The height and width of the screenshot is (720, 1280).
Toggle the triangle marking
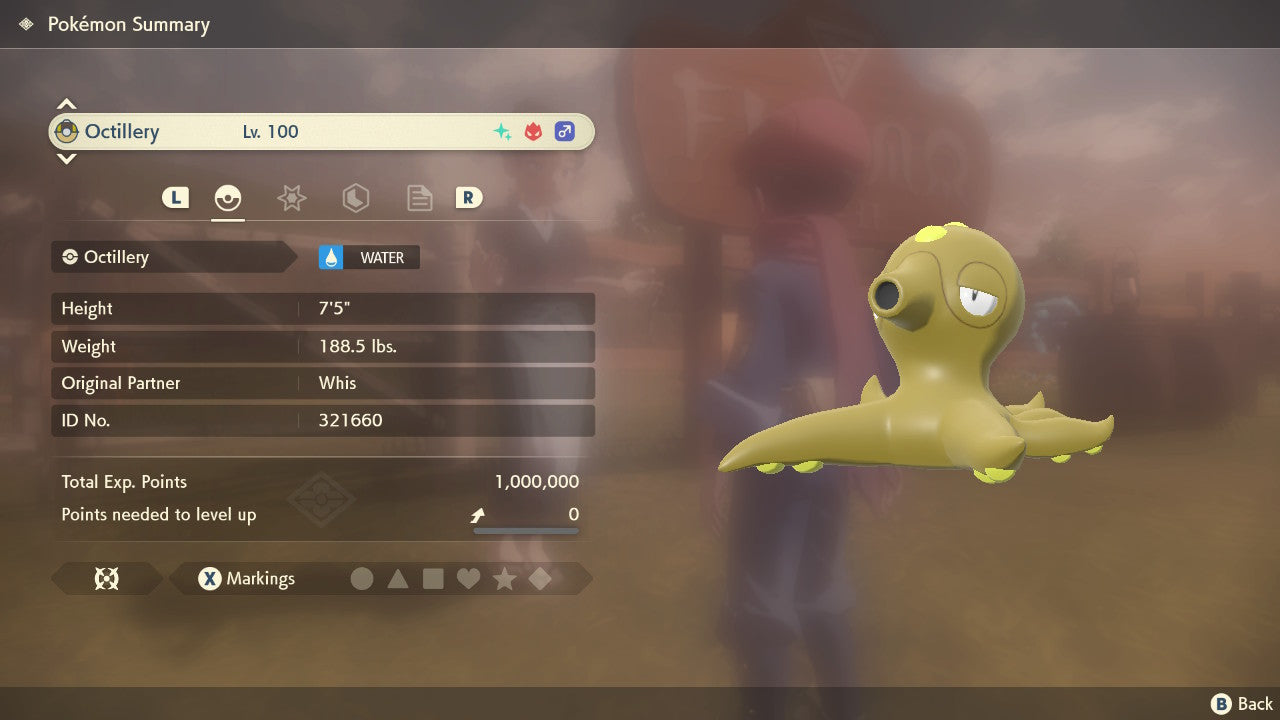(x=398, y=579)
